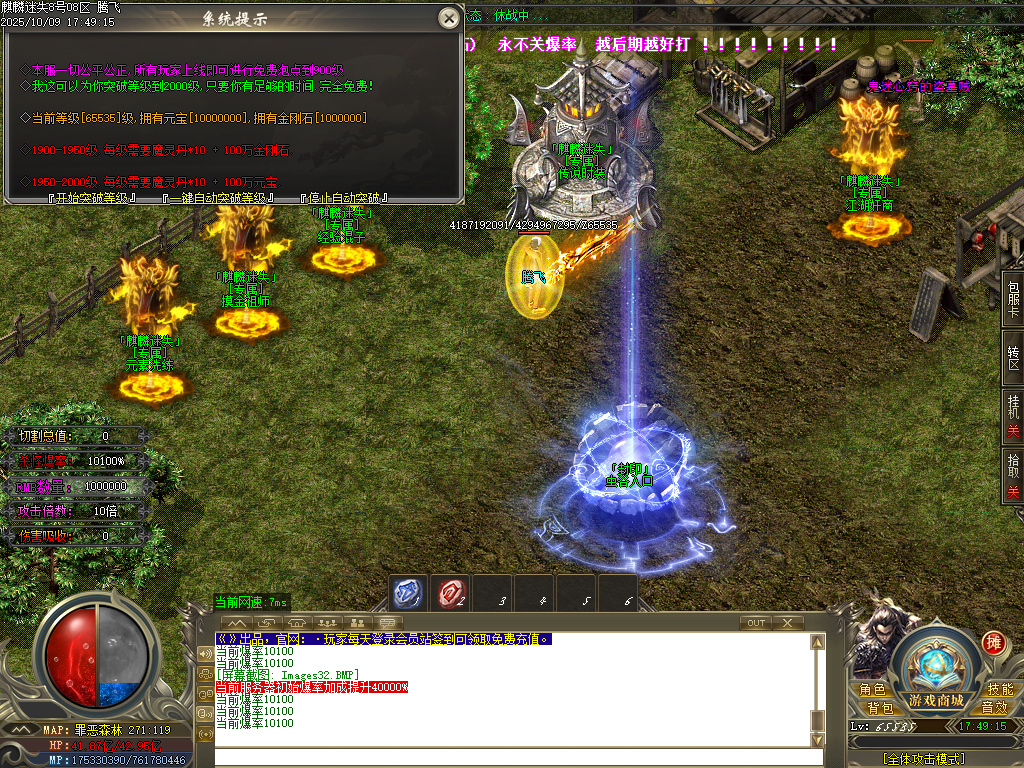Open the 包服卡 side button
This screenshot has height=768, width=1024.
(1013, 299)
